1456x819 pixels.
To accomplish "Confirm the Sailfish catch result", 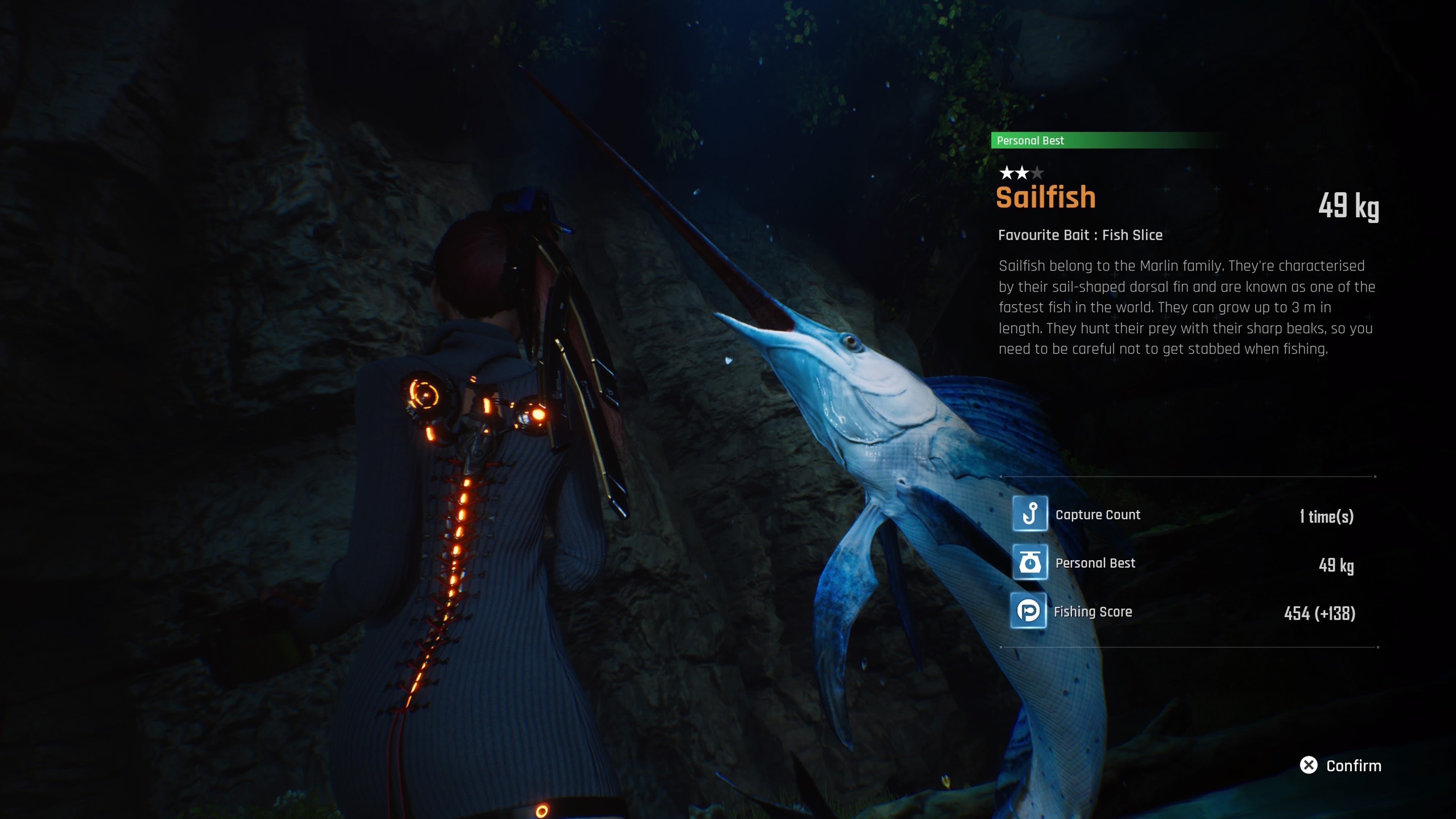I will [1341, 765].
